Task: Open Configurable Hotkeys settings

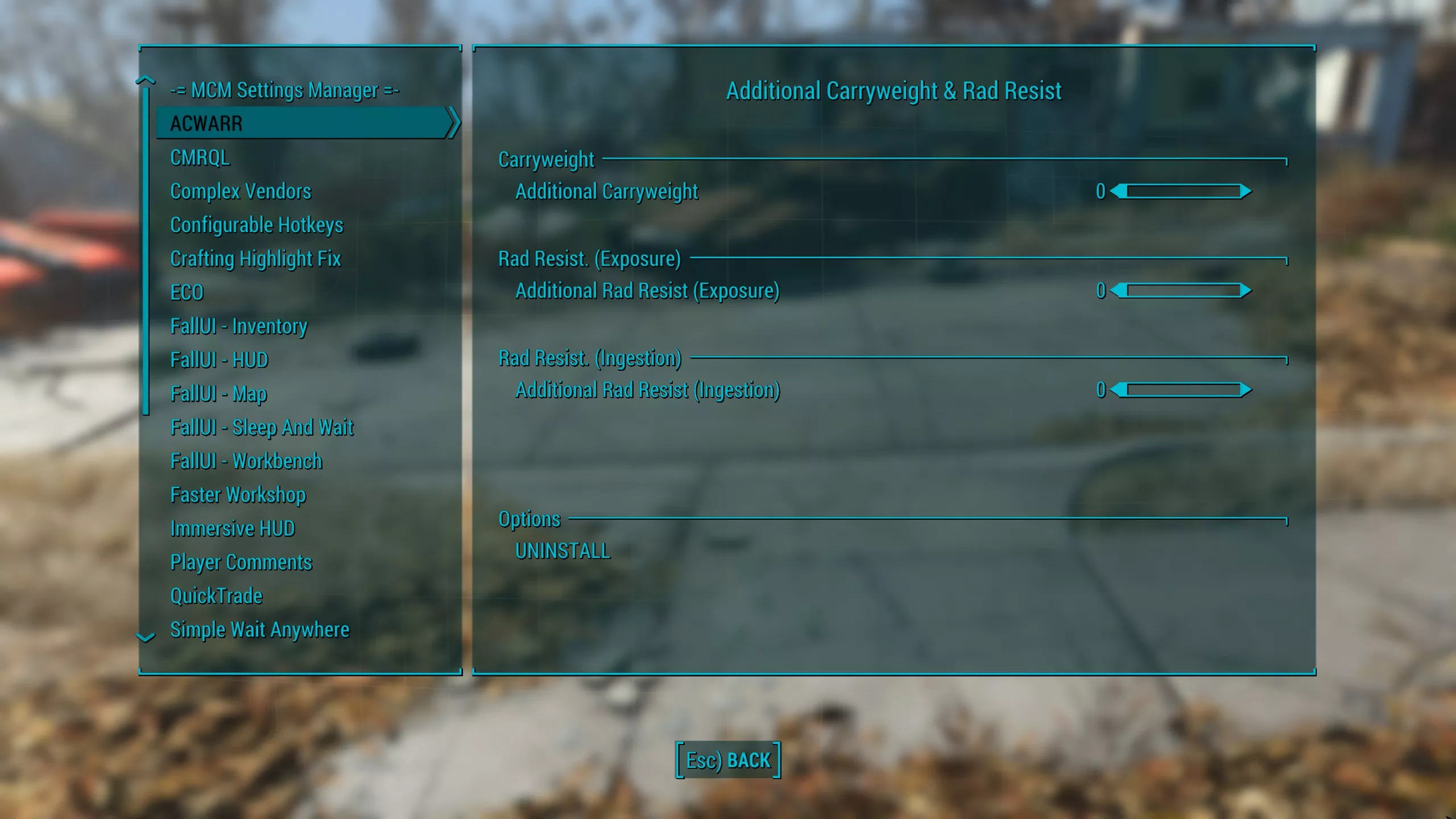Action: coord(257,225)
